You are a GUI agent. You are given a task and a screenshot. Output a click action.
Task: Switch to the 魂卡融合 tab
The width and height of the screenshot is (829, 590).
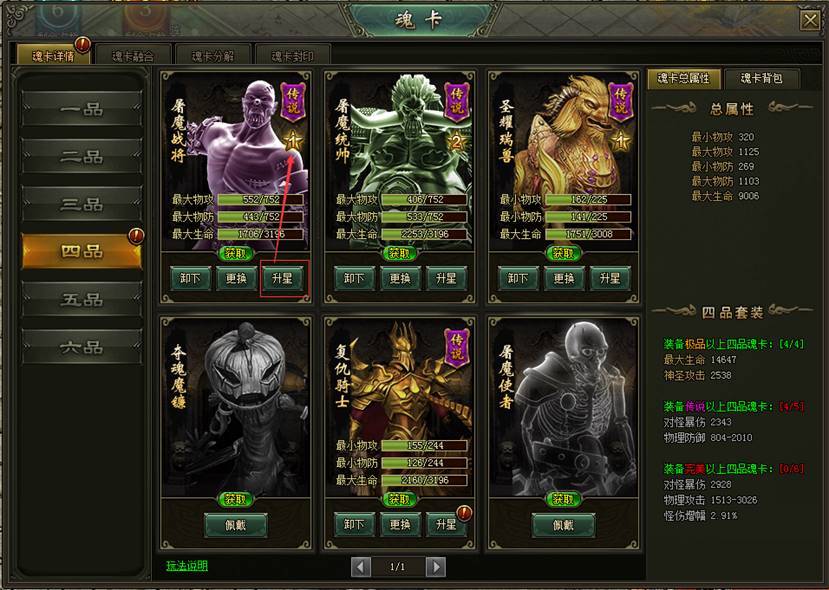click(133, 56)
